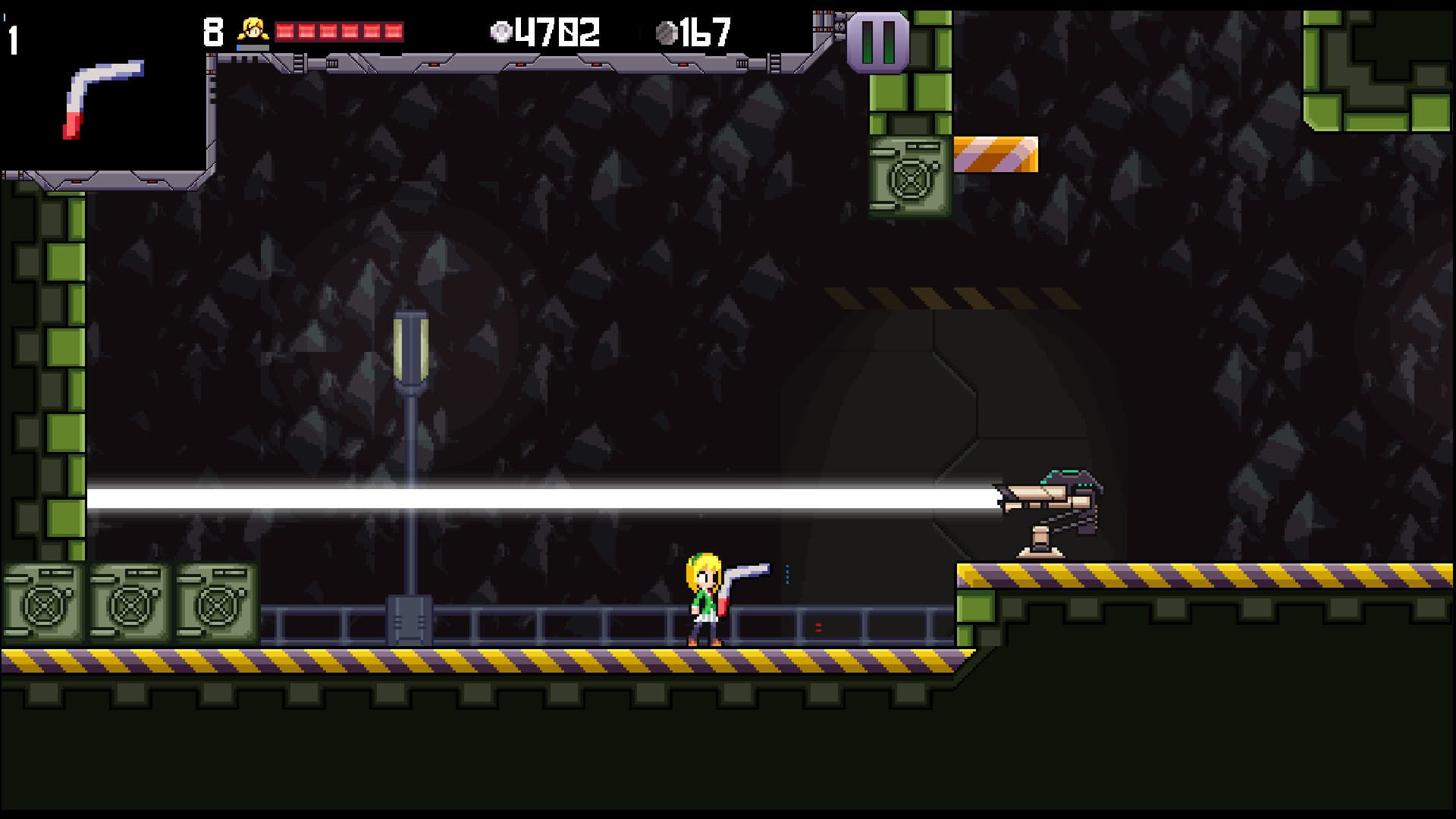1456x819 pixels.
Task: Click the weapon level 8 indicator
Action: click(213, 30)
